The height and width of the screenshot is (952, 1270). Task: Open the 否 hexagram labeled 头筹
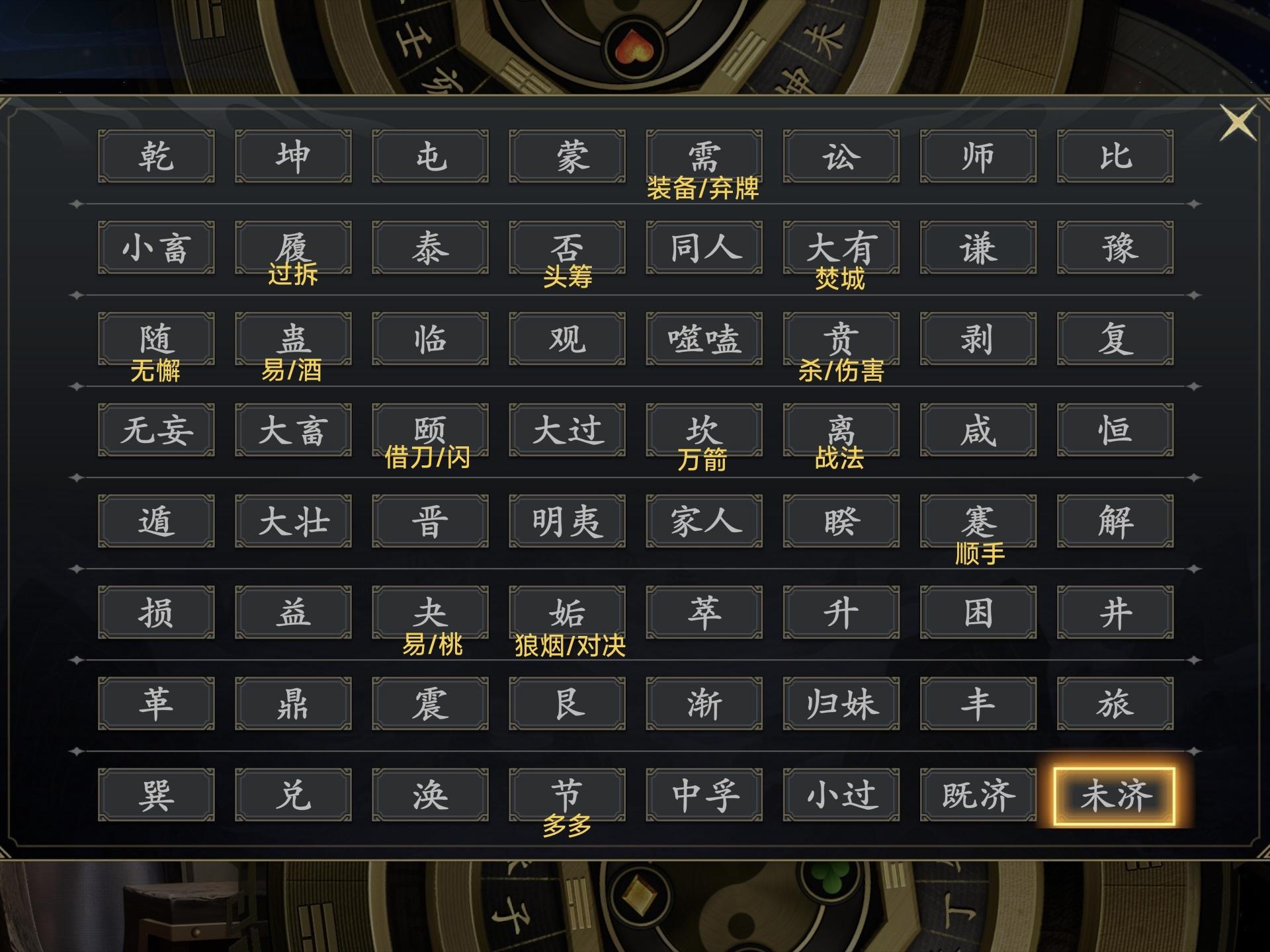coord(566,248)
